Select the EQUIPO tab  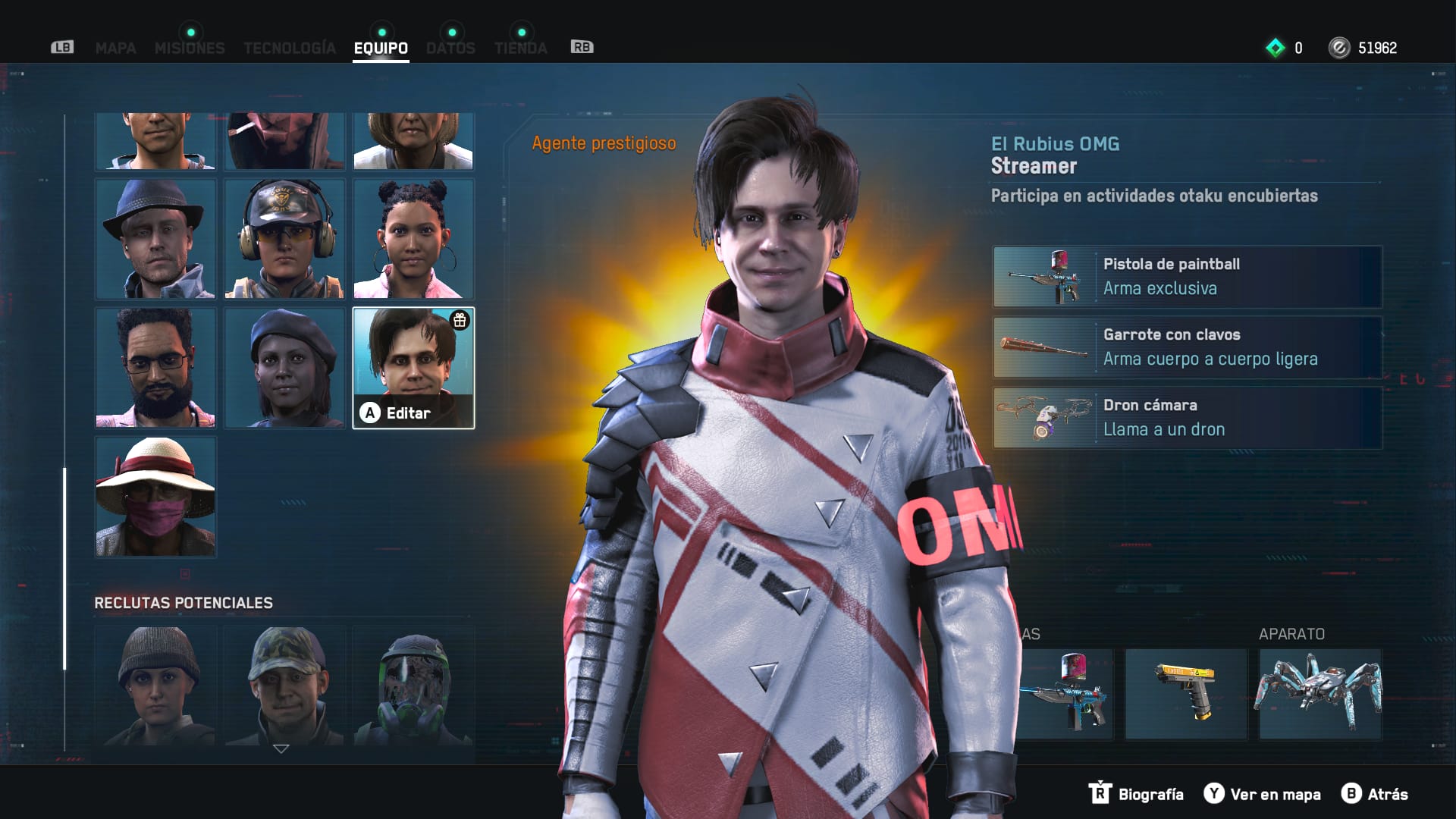pos(381,48)
